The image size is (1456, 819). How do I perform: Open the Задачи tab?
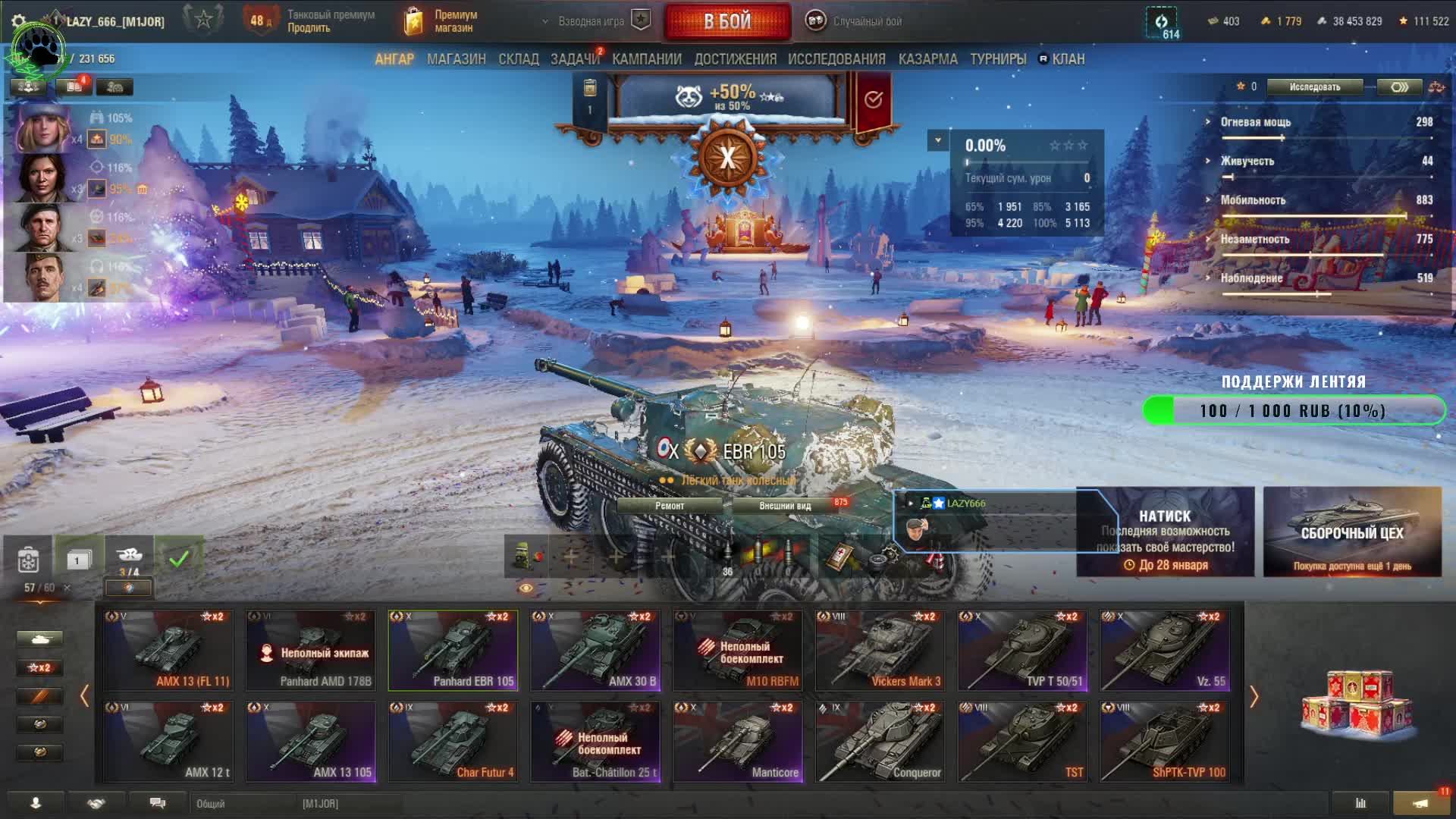574,59
